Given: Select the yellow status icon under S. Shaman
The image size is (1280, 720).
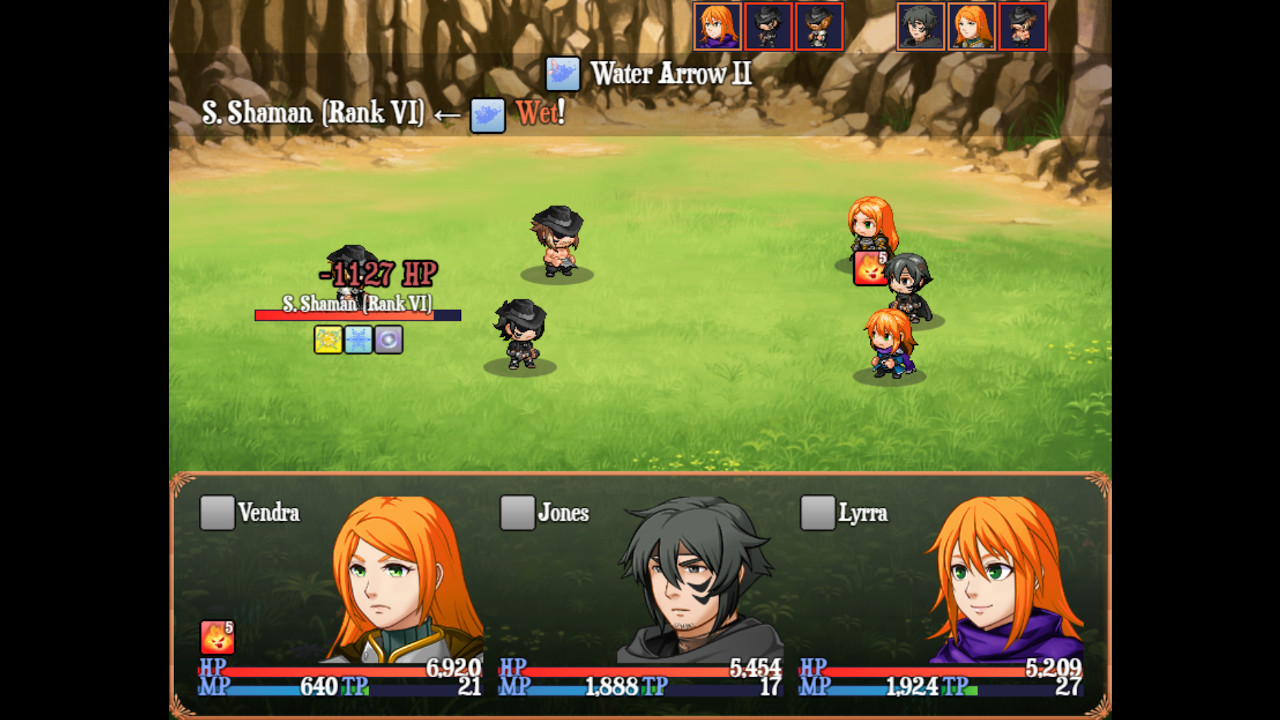Looking at the screenshot, I should coord(329,340).
